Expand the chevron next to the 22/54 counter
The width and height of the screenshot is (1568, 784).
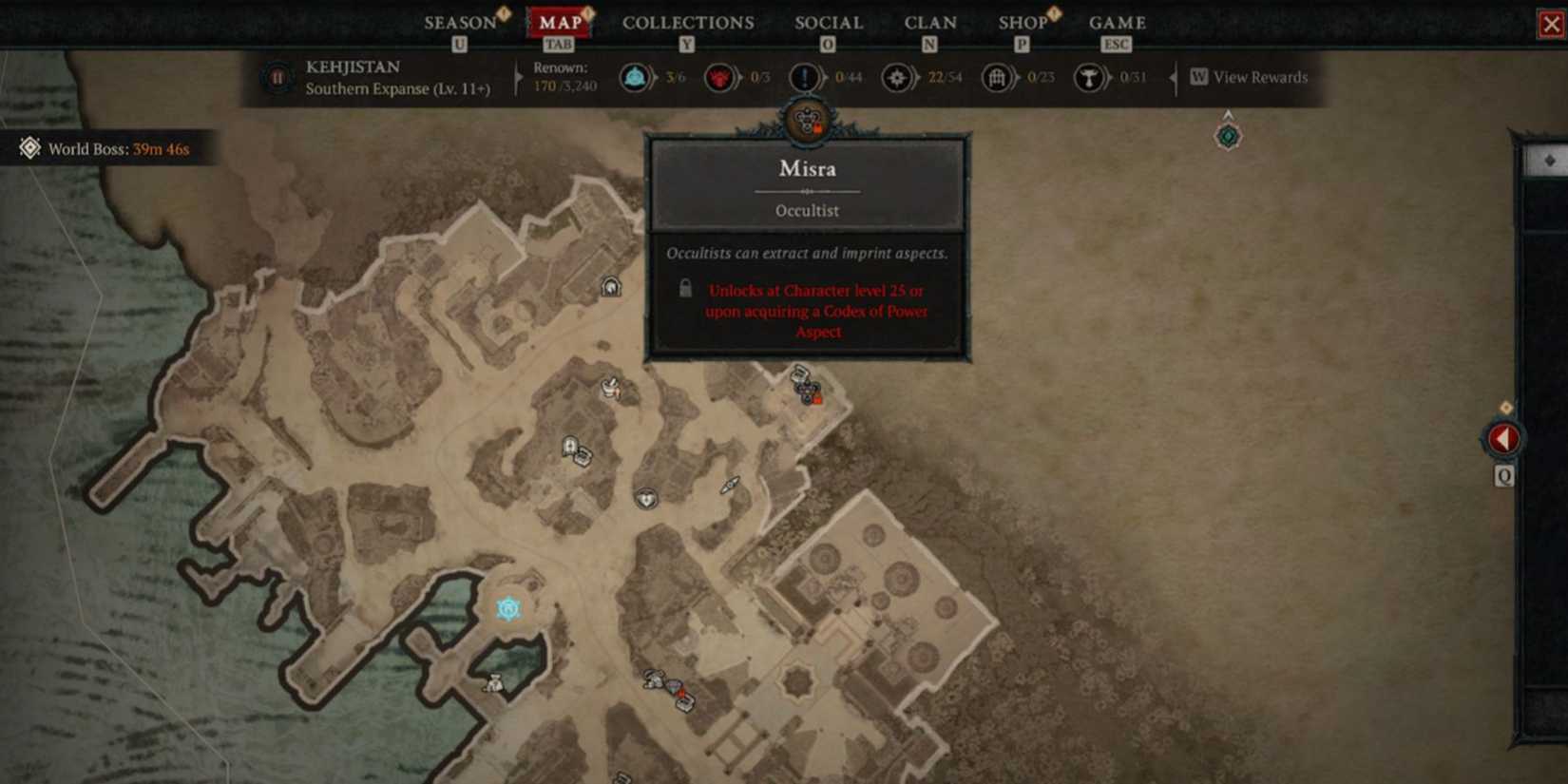[917, 78]
